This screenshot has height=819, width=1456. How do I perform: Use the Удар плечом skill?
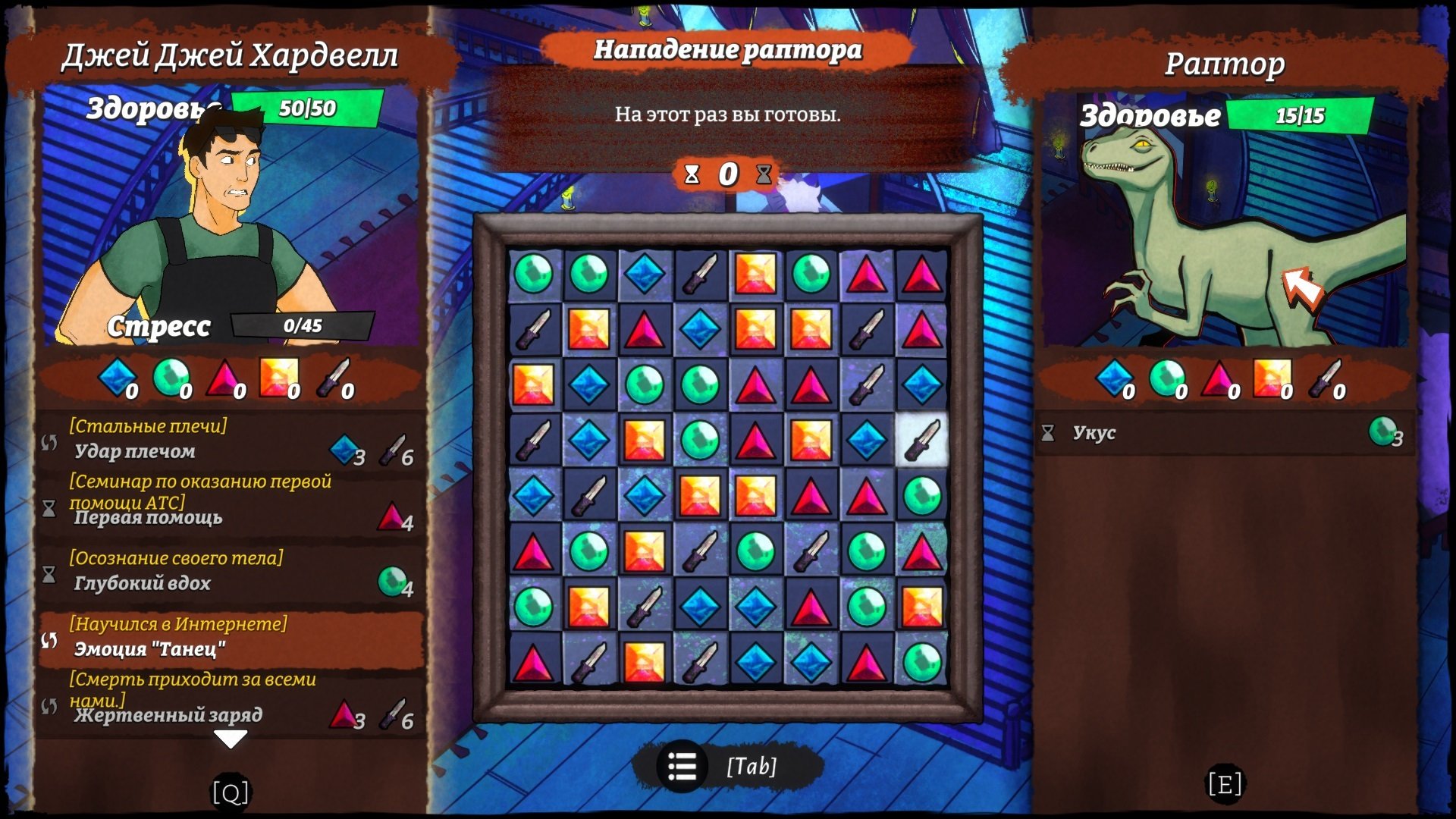click(227, 443)
